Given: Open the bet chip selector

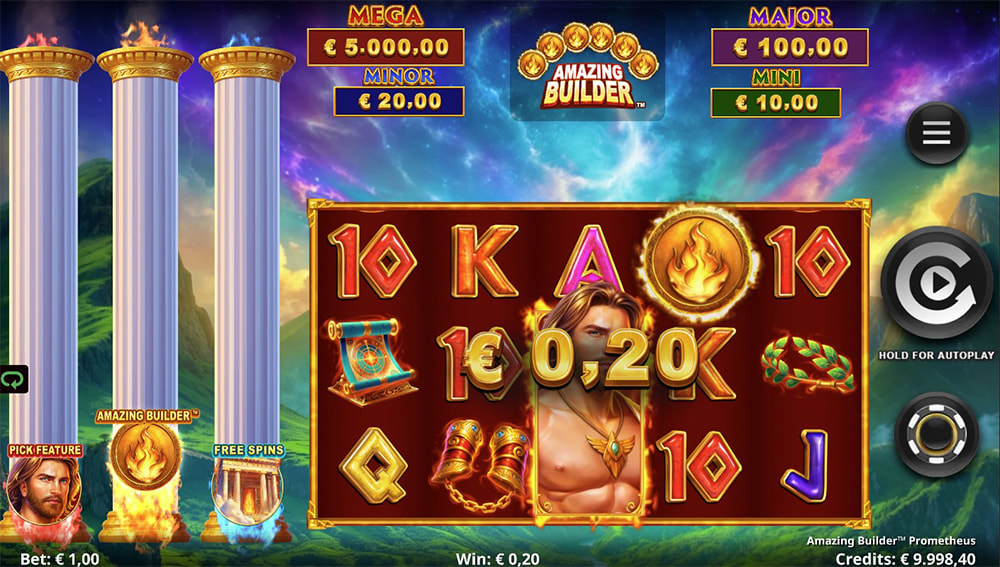Looking at the screenshot, I should tap(936, 434).
